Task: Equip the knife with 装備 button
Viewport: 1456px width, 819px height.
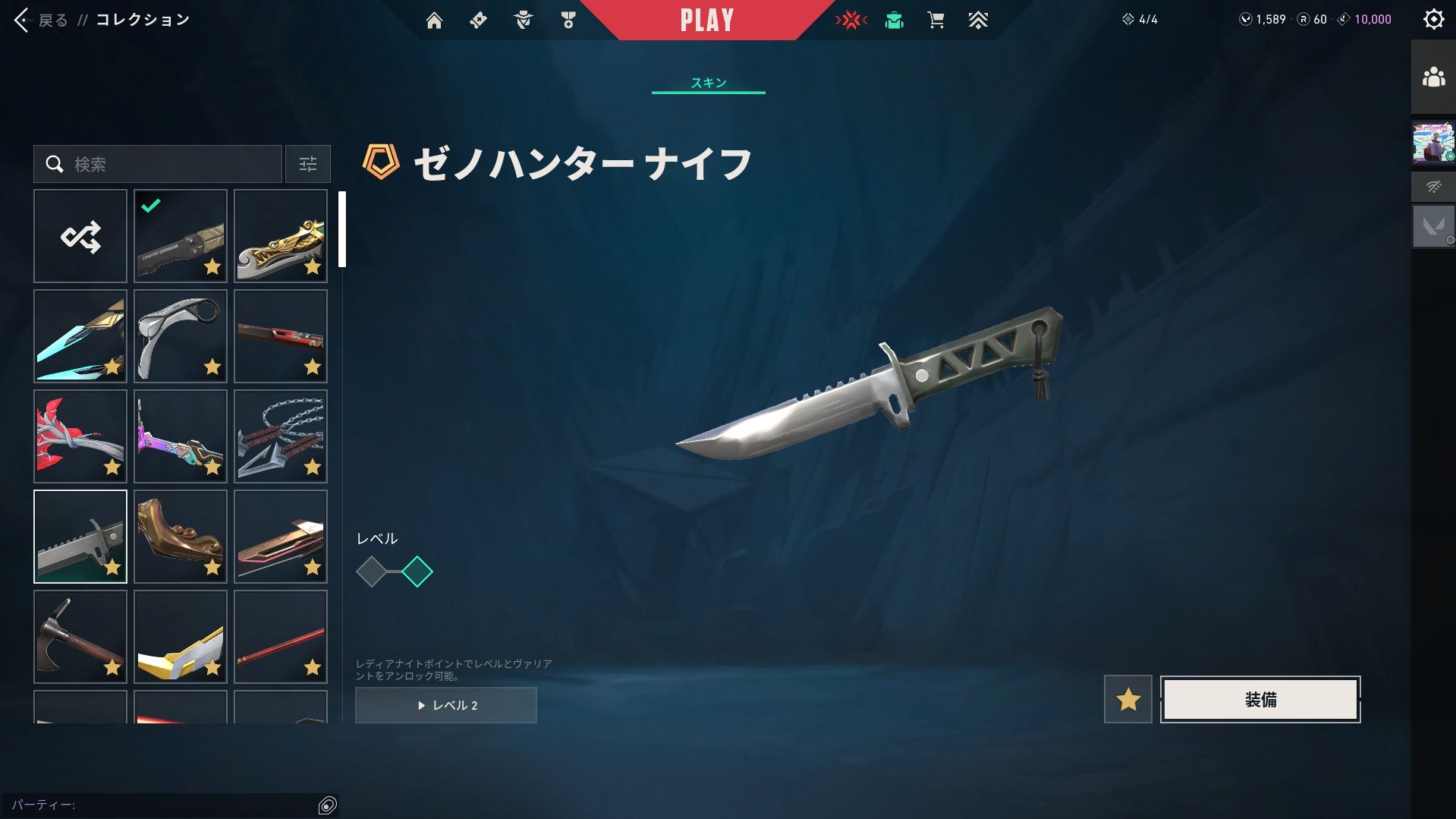Action: pyautogui.click(x=1260, y=699)
